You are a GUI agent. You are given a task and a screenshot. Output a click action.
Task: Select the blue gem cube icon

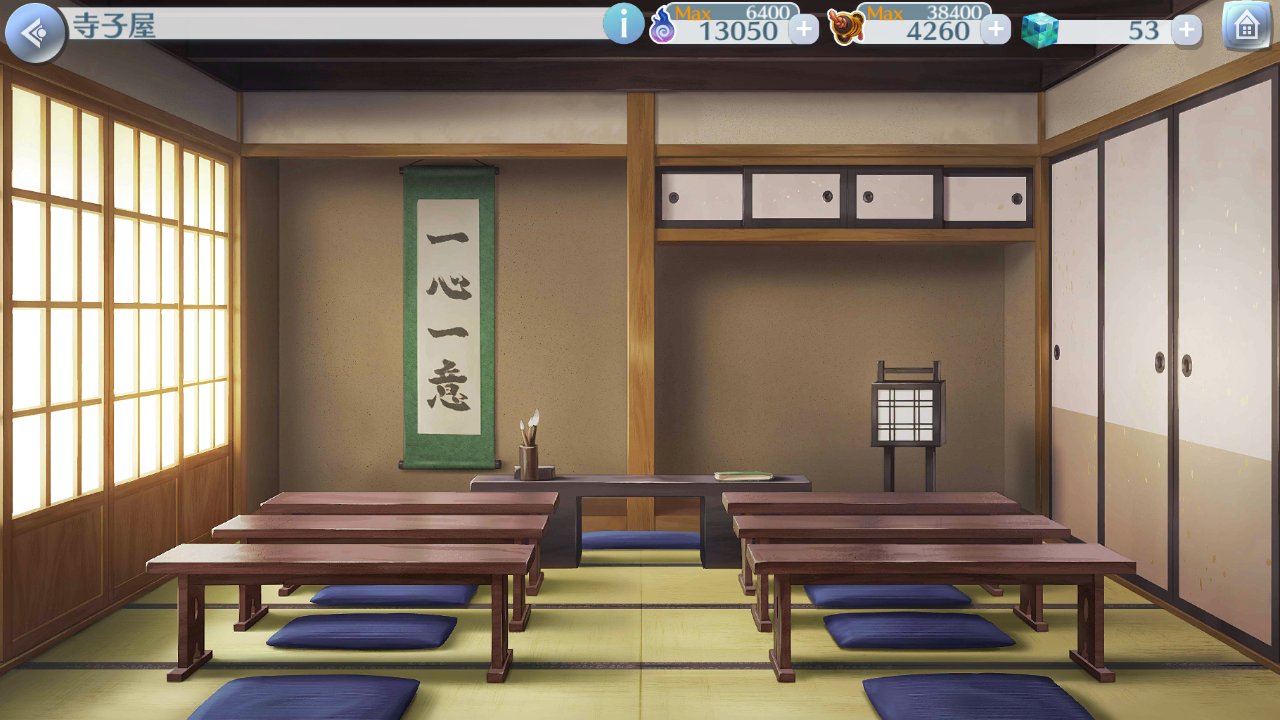1040,28
